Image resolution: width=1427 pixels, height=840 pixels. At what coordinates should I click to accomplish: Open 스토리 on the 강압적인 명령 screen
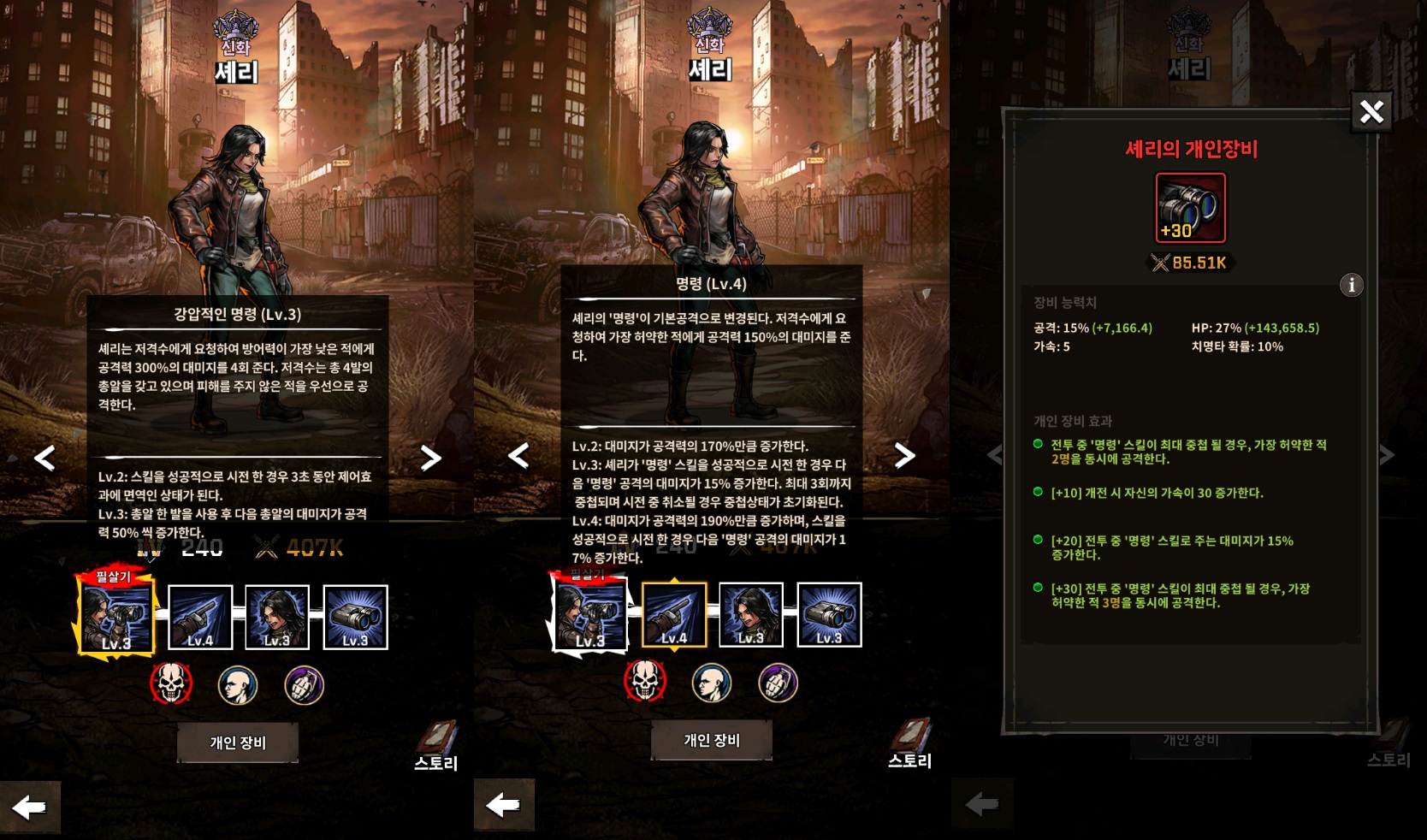pos(436,746)
